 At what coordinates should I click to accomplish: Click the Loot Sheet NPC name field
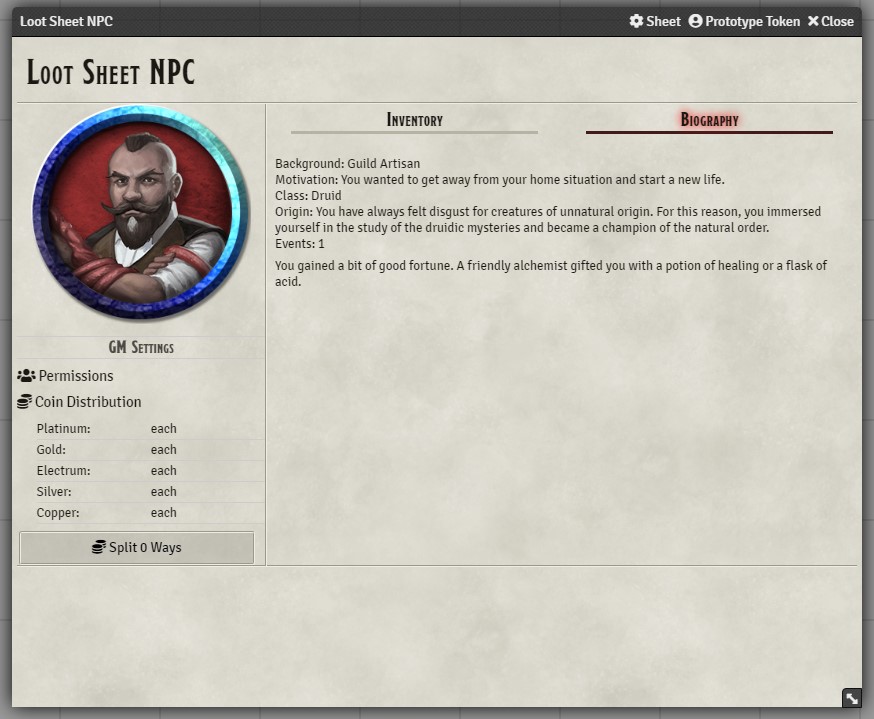pos(111,73)
